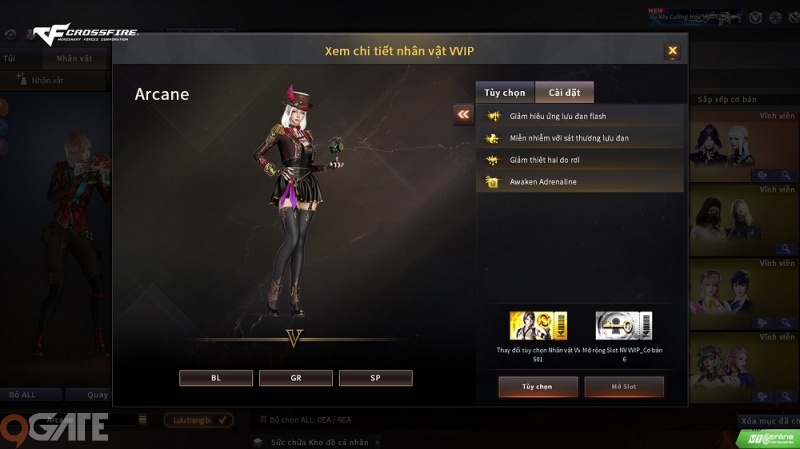This screenshot has width=800, height=449.
Task: Pick the Awaken Adrenaline entry
Action: point(580,182)
